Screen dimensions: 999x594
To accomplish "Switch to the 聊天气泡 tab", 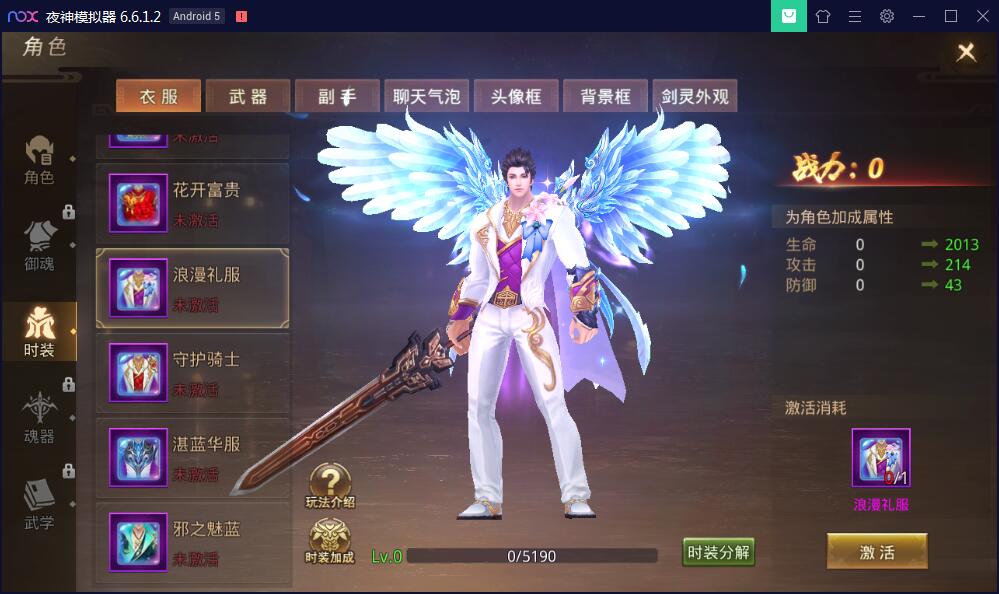I will (x=427, y=97).
